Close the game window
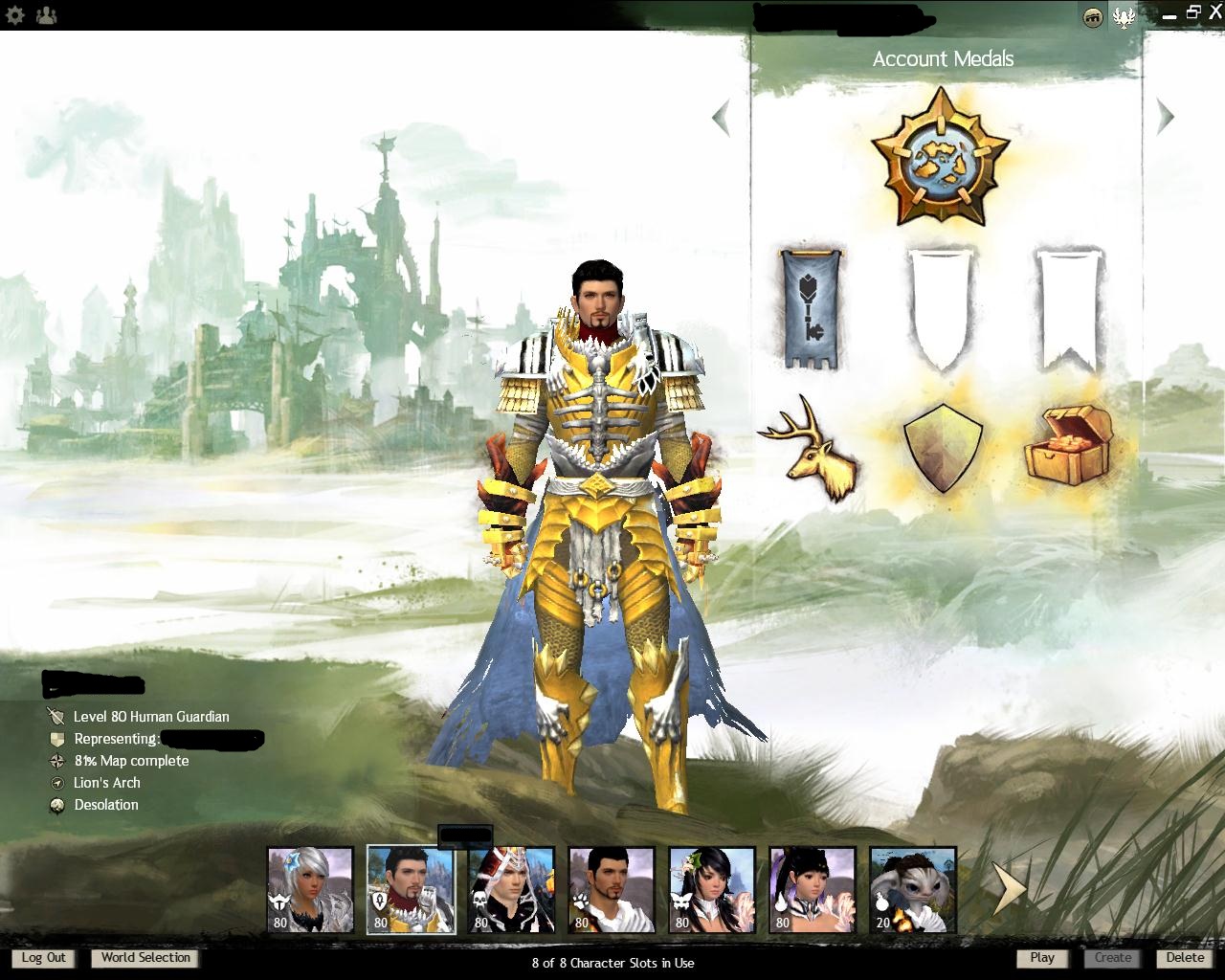 tap(1214, 13)
